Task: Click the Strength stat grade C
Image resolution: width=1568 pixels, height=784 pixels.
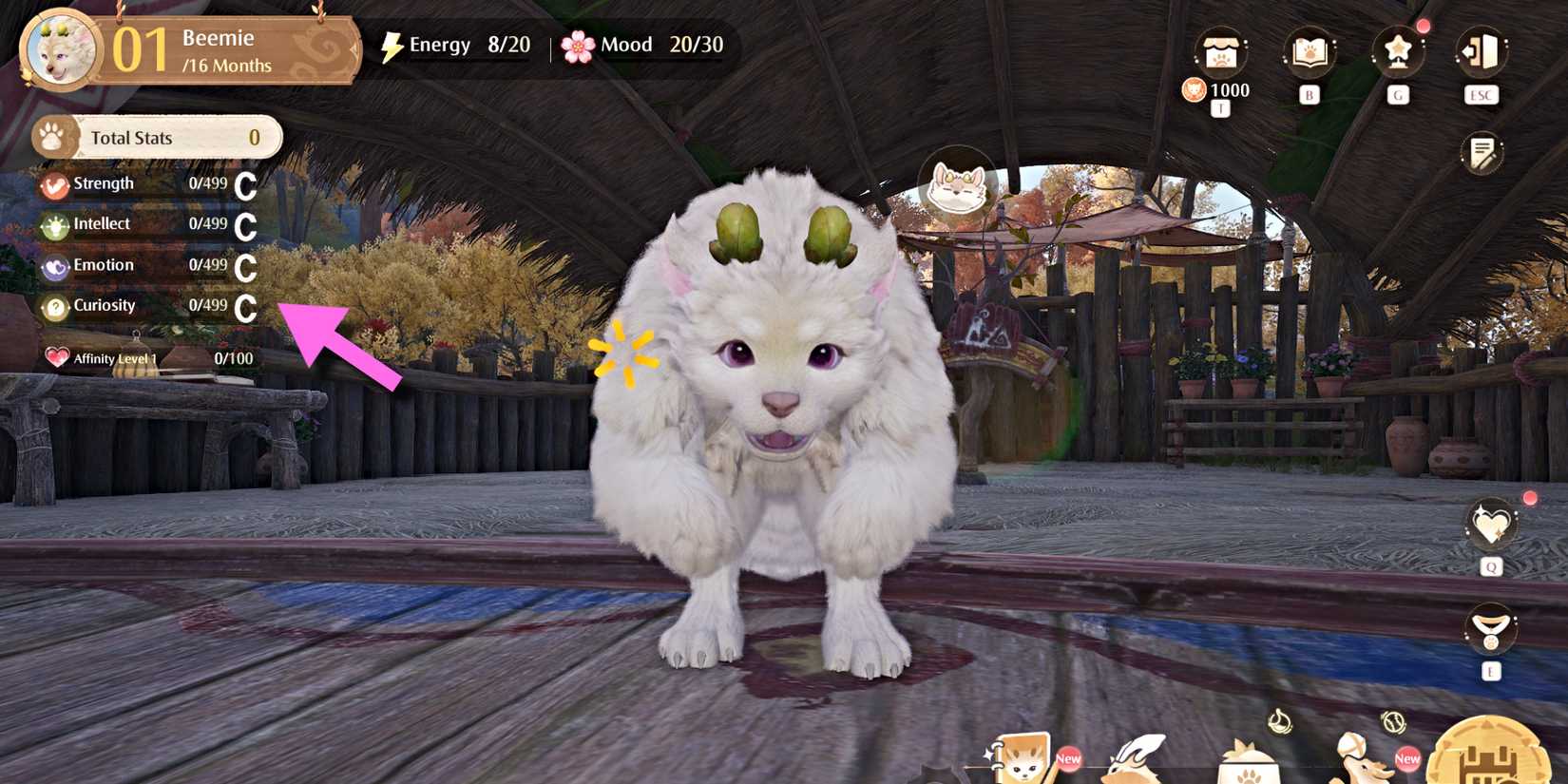Action: [246, 183]
